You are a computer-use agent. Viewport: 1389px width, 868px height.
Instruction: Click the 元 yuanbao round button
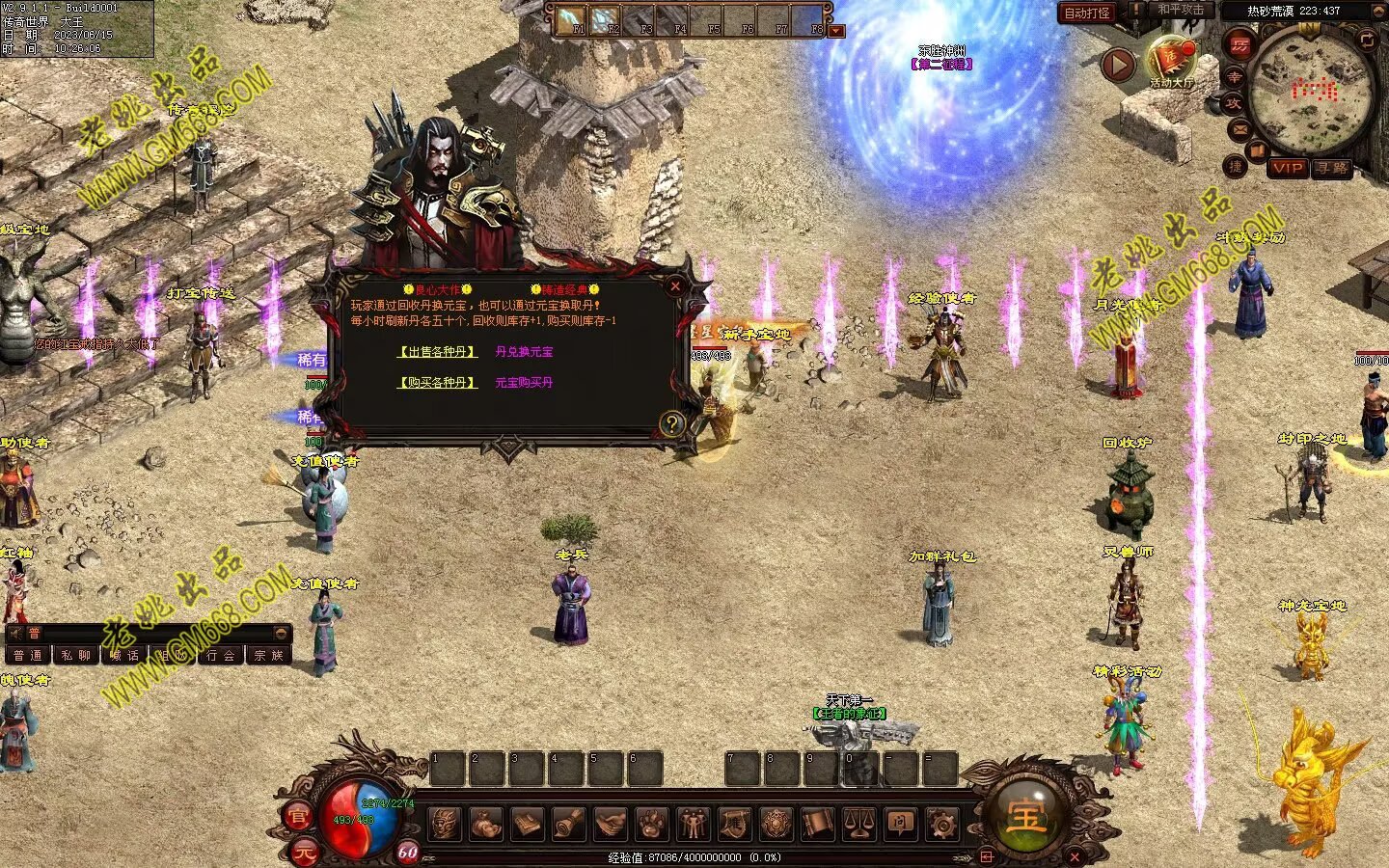(x=305, y=853)
